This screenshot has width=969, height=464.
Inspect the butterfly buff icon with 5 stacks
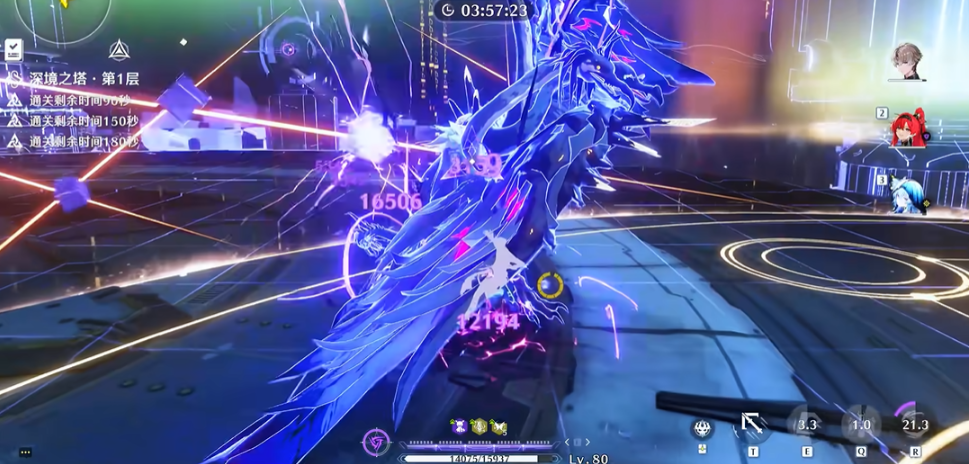[x=498, y=426]
